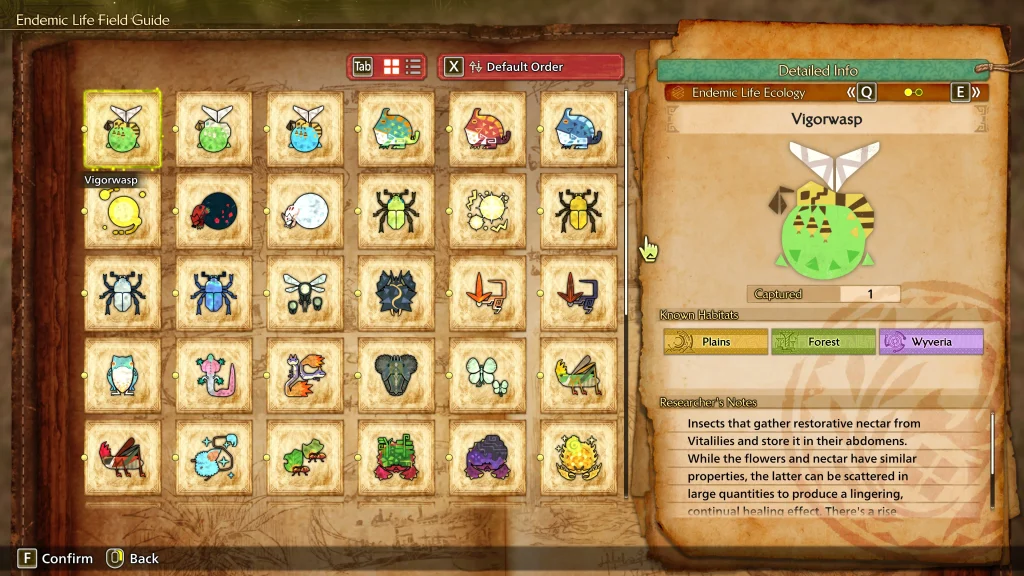Open the Default Order sort option
The width and height of the screenshot is (1024, 576).
pos(530,67)
